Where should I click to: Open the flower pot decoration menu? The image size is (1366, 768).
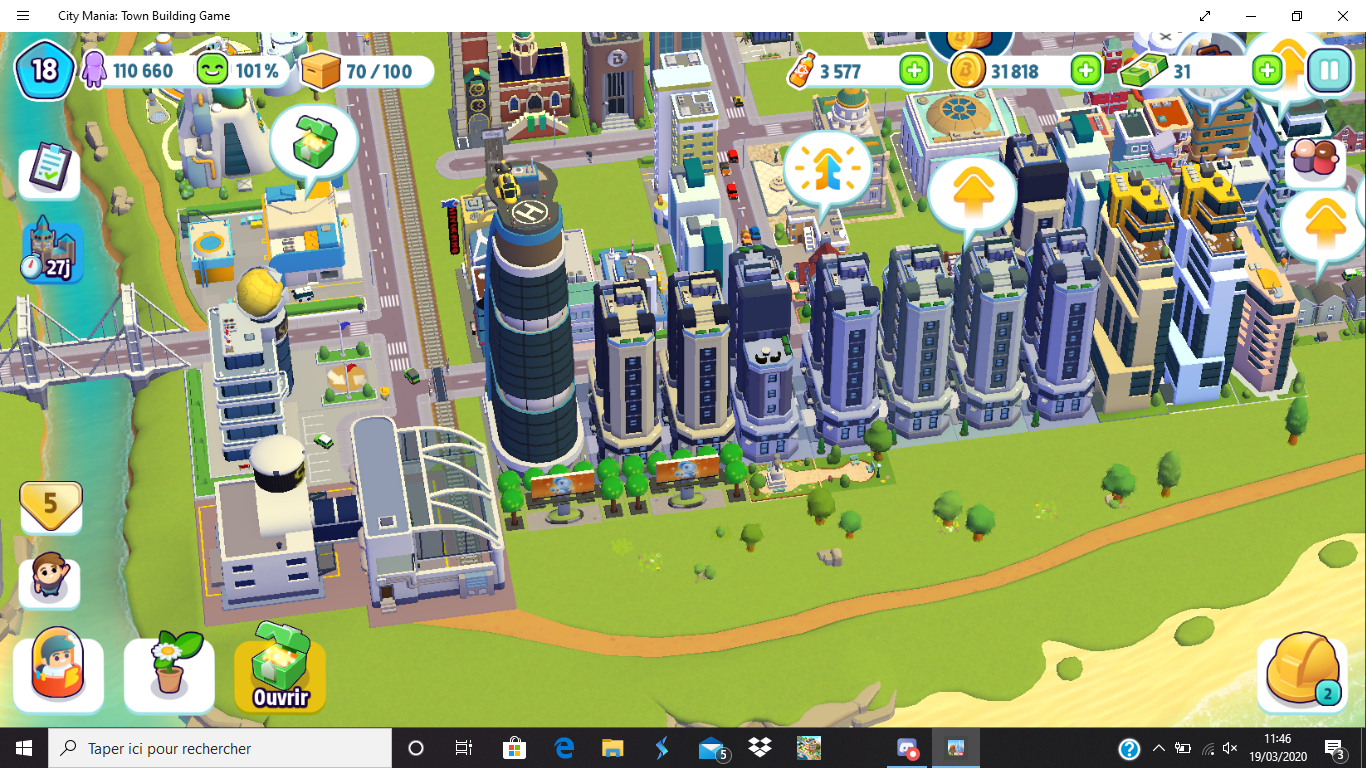pyautogui.click(x=169, y=673)
